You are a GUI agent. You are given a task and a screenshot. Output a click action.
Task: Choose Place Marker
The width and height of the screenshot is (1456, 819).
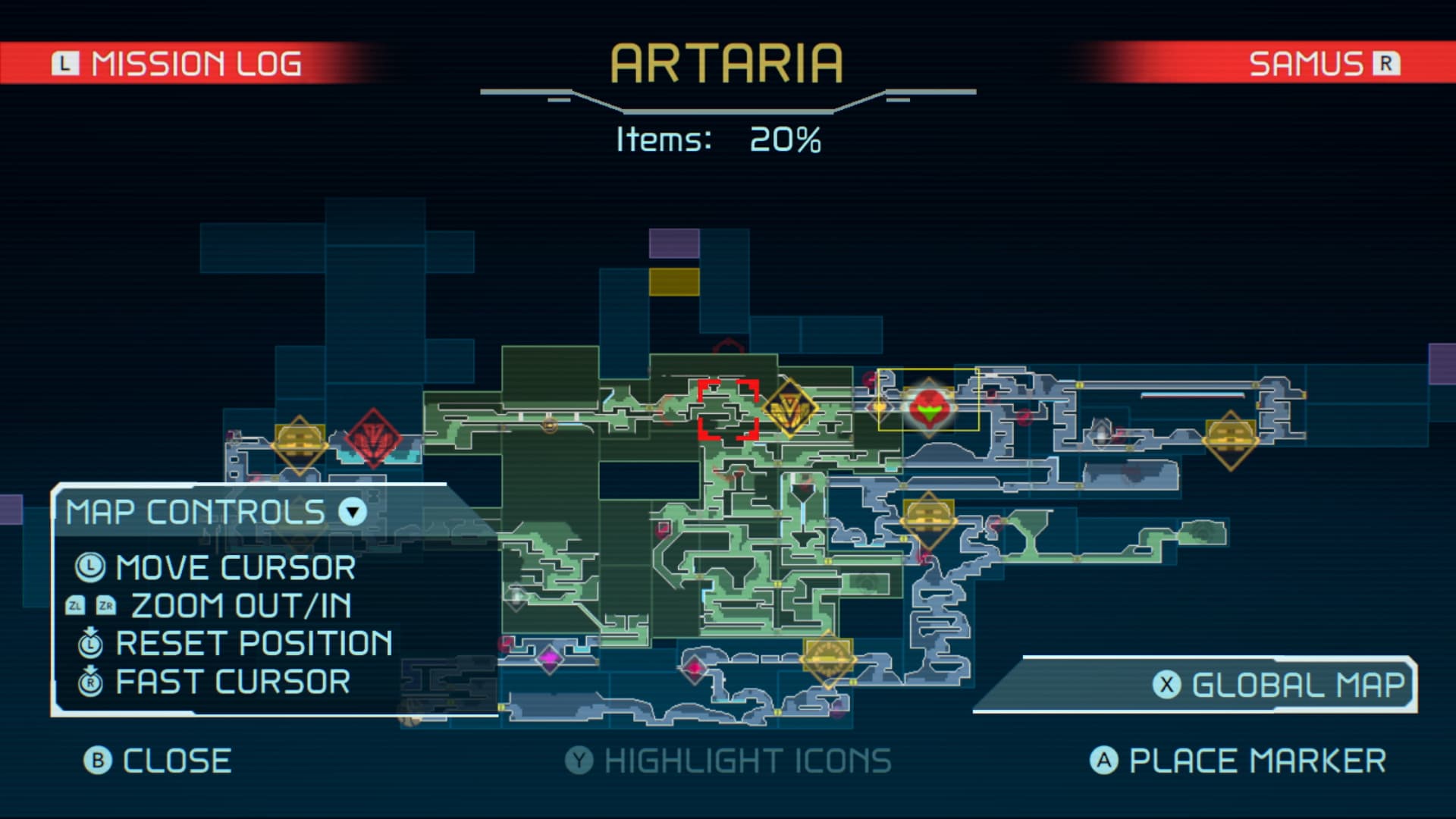pos(1238,761)
